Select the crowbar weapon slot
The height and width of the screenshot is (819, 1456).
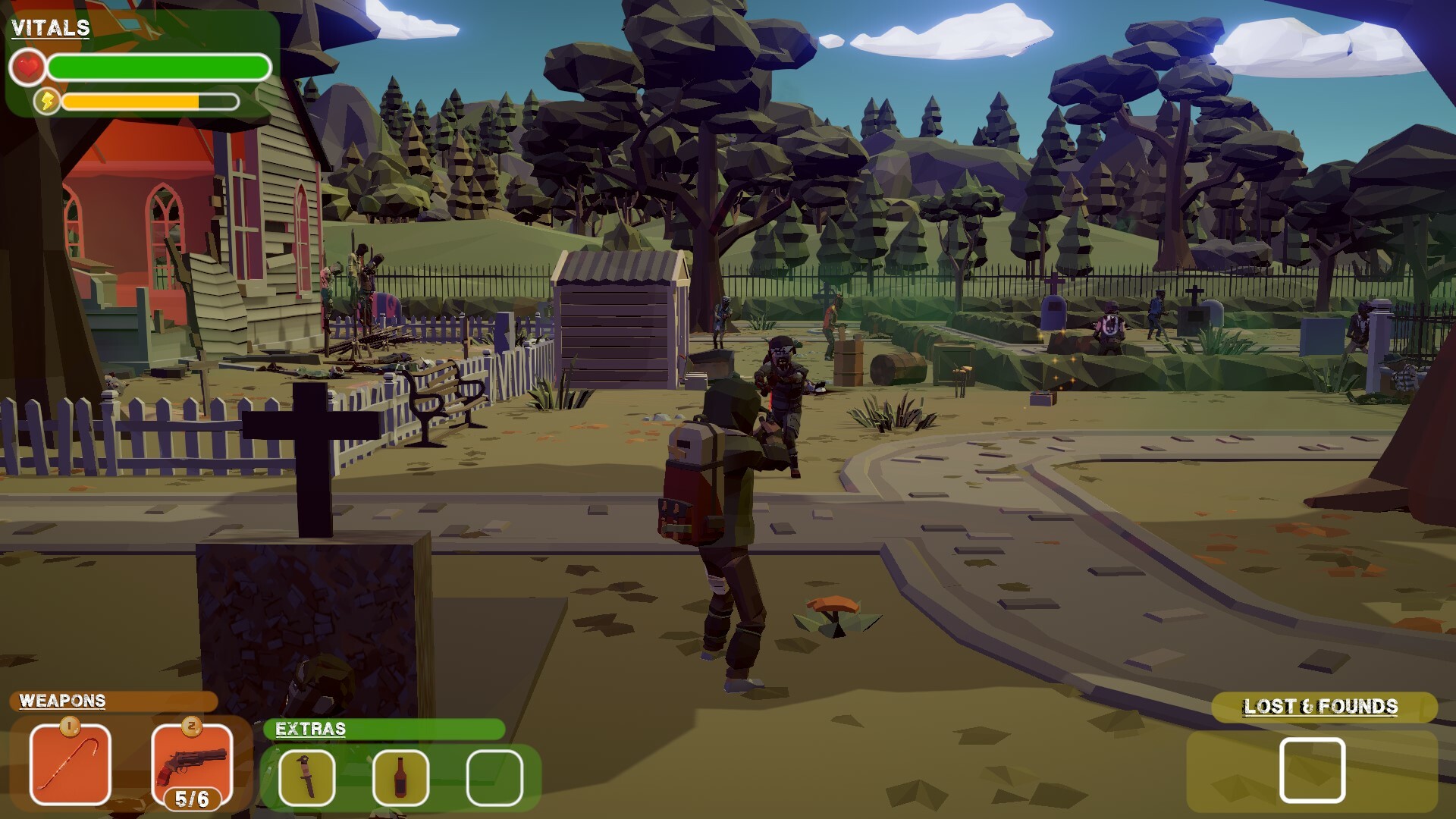coord(70,765)
